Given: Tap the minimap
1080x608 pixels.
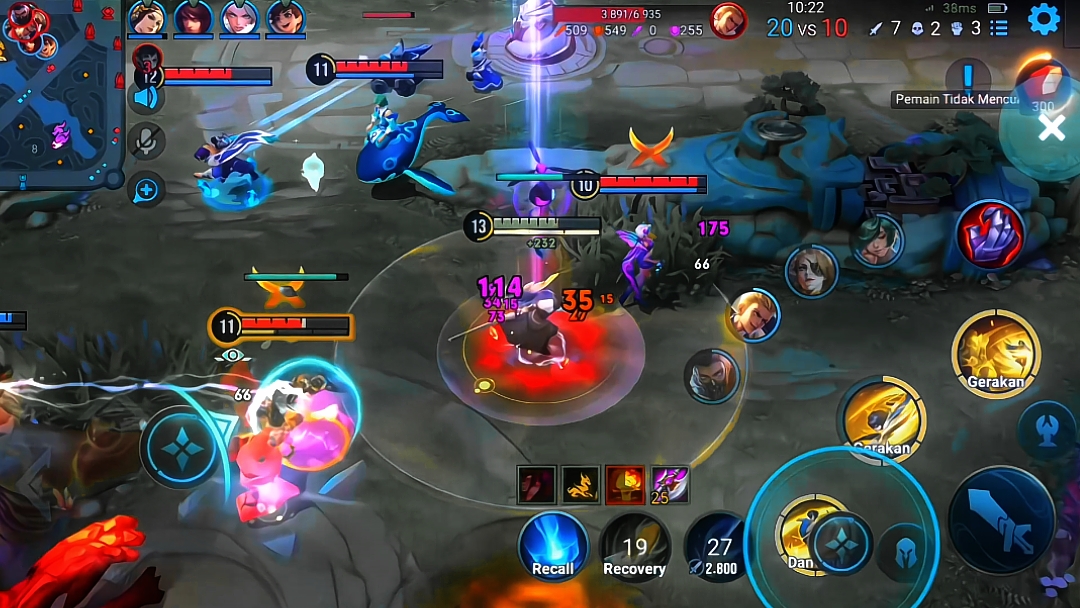Looking at the screenshot, I should (x=62, y=95).
